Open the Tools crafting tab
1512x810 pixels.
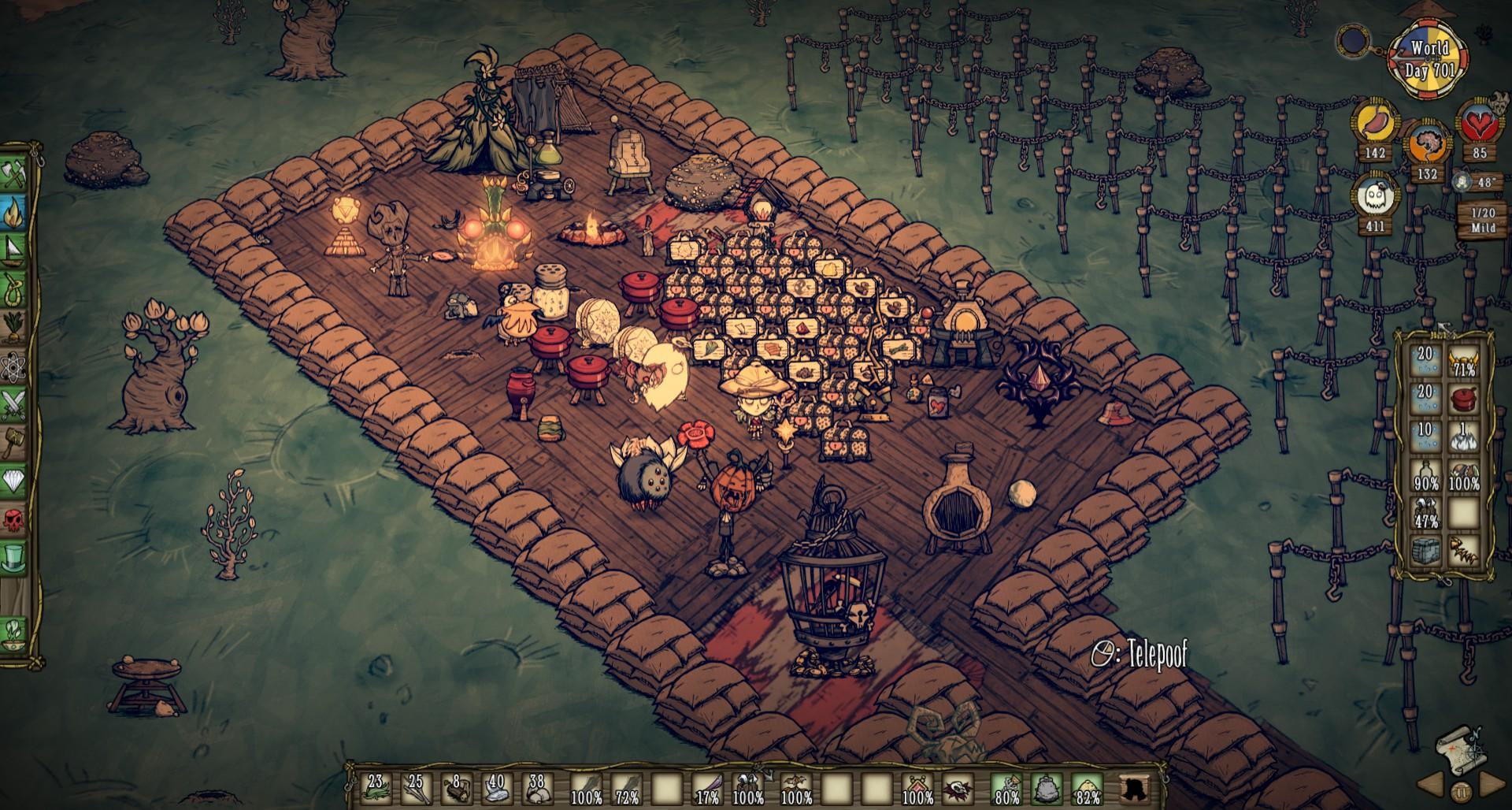pos(16,174)
